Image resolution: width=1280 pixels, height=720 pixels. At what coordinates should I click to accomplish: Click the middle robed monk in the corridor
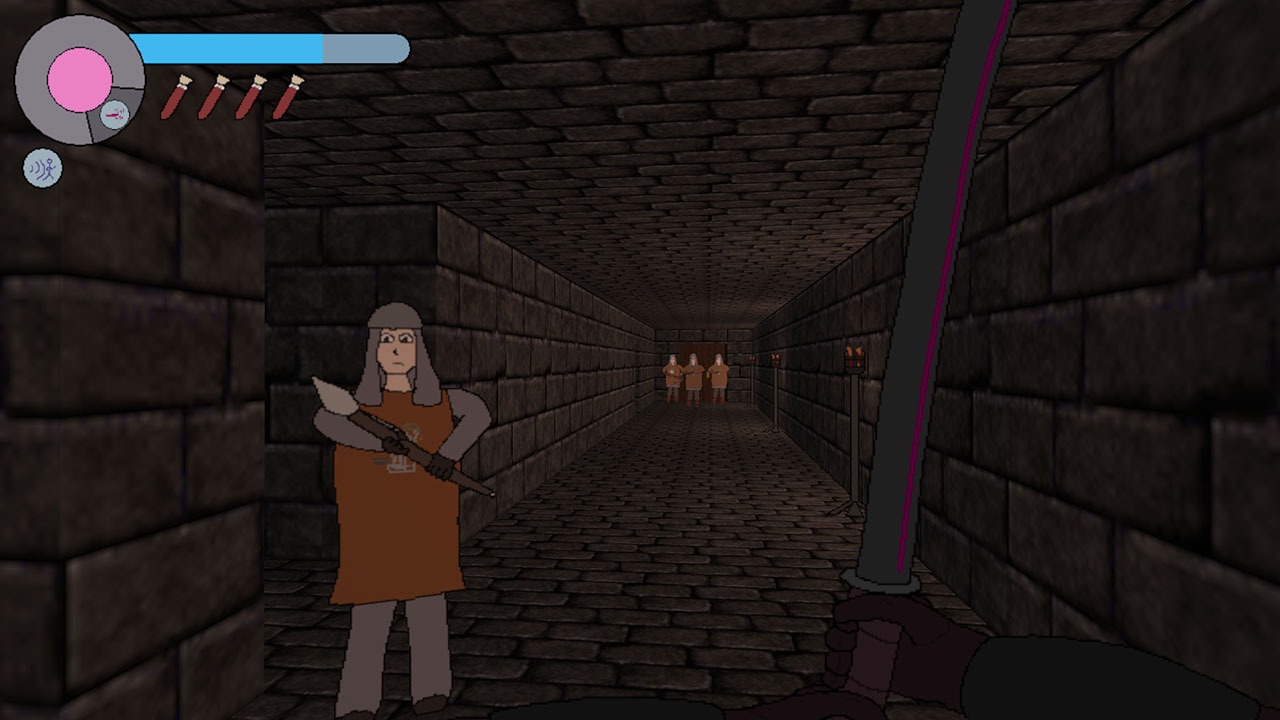(693, 375)
